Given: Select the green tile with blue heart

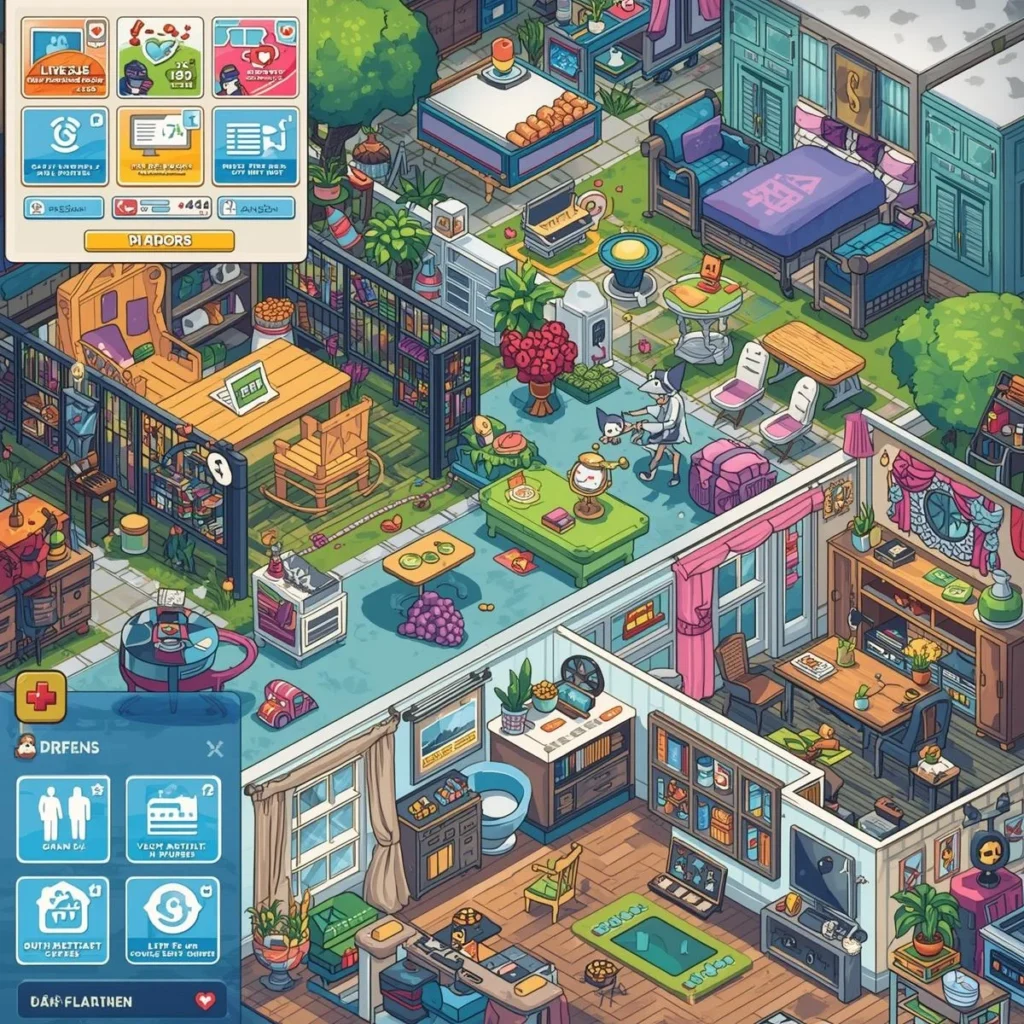Looking at the screenshot, I should click(160, 58).
